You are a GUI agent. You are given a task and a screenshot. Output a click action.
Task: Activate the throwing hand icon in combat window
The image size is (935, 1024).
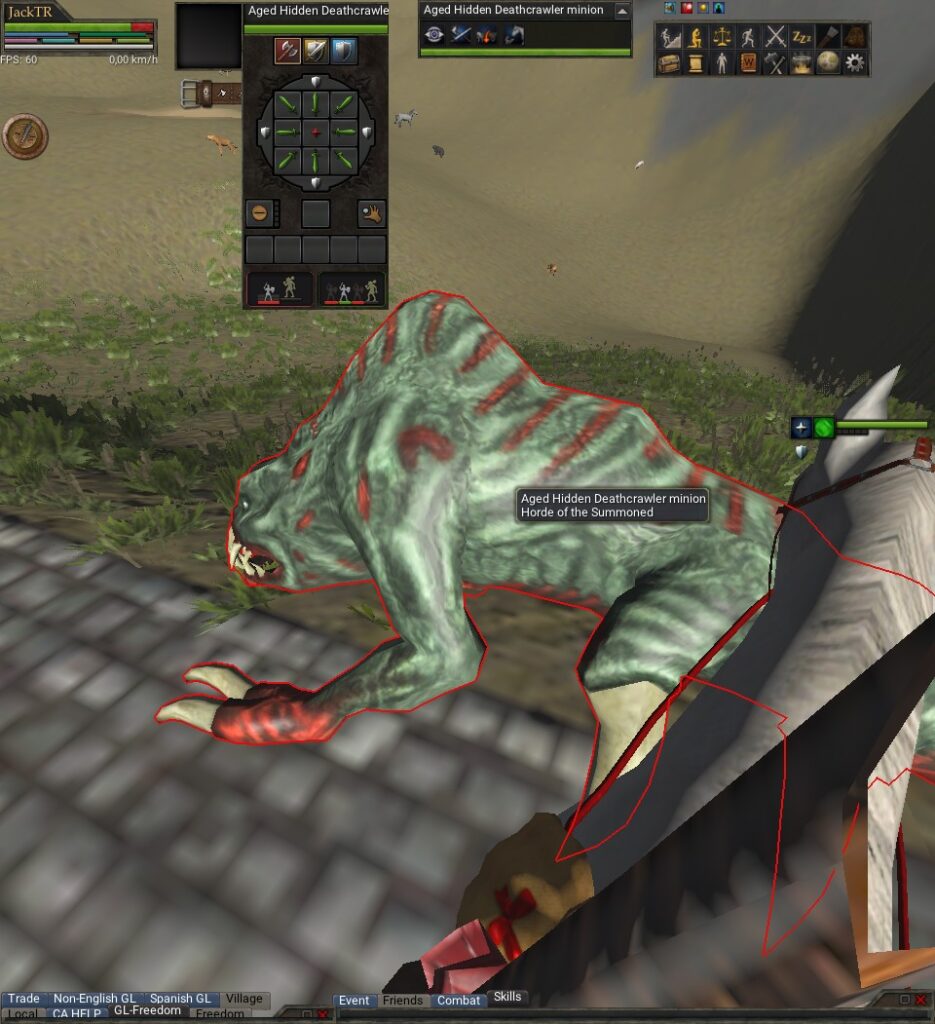click(x=372, y=213)
